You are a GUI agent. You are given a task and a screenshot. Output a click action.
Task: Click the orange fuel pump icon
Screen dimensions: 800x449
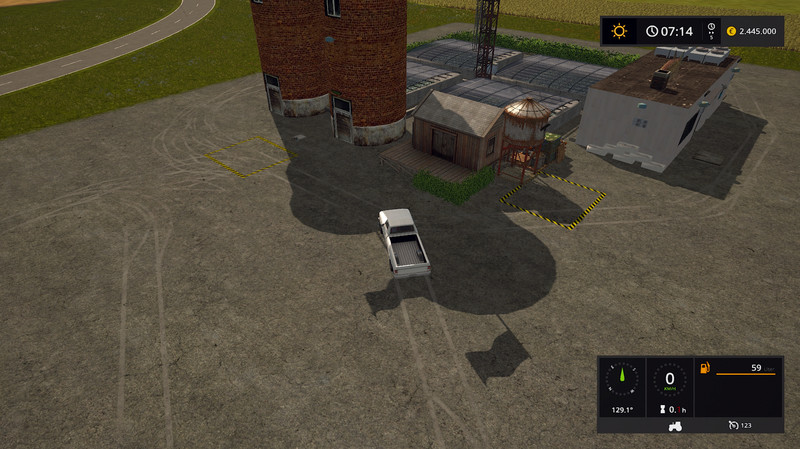pyautogui.click(x=706, y=369)
